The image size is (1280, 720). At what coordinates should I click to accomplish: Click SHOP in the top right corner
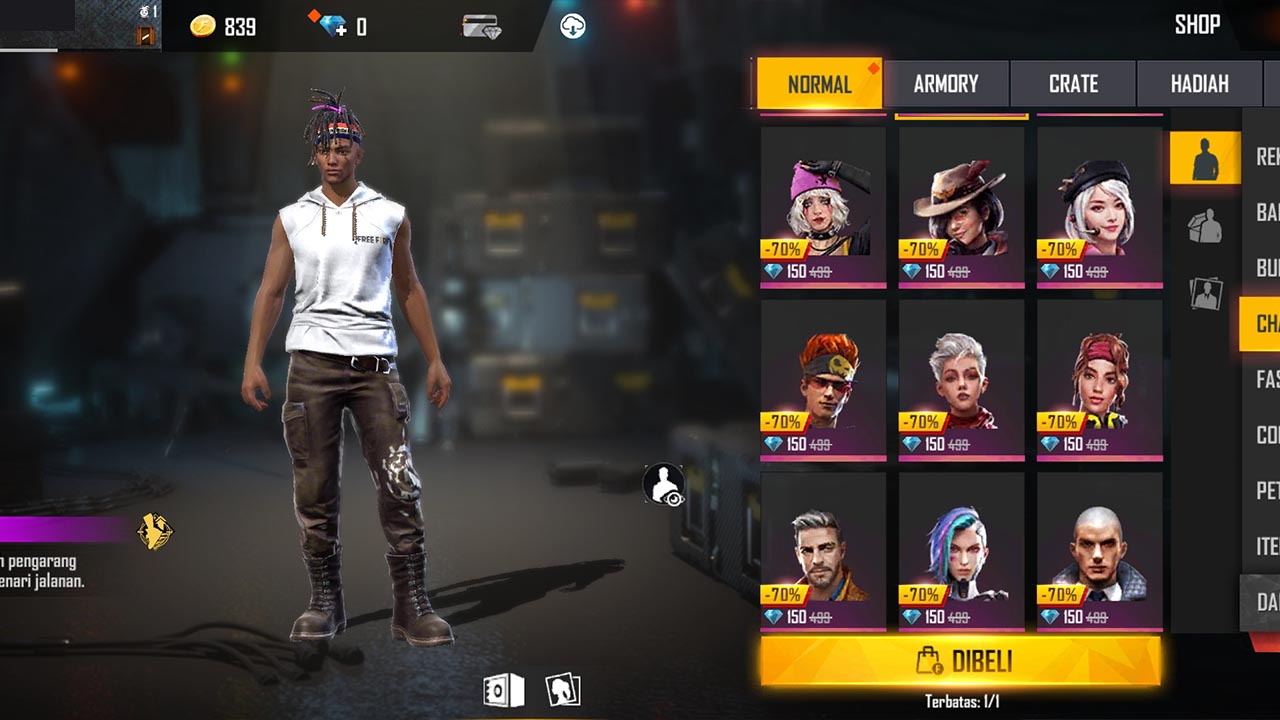pyautogui.click(x=1197, y=24)
